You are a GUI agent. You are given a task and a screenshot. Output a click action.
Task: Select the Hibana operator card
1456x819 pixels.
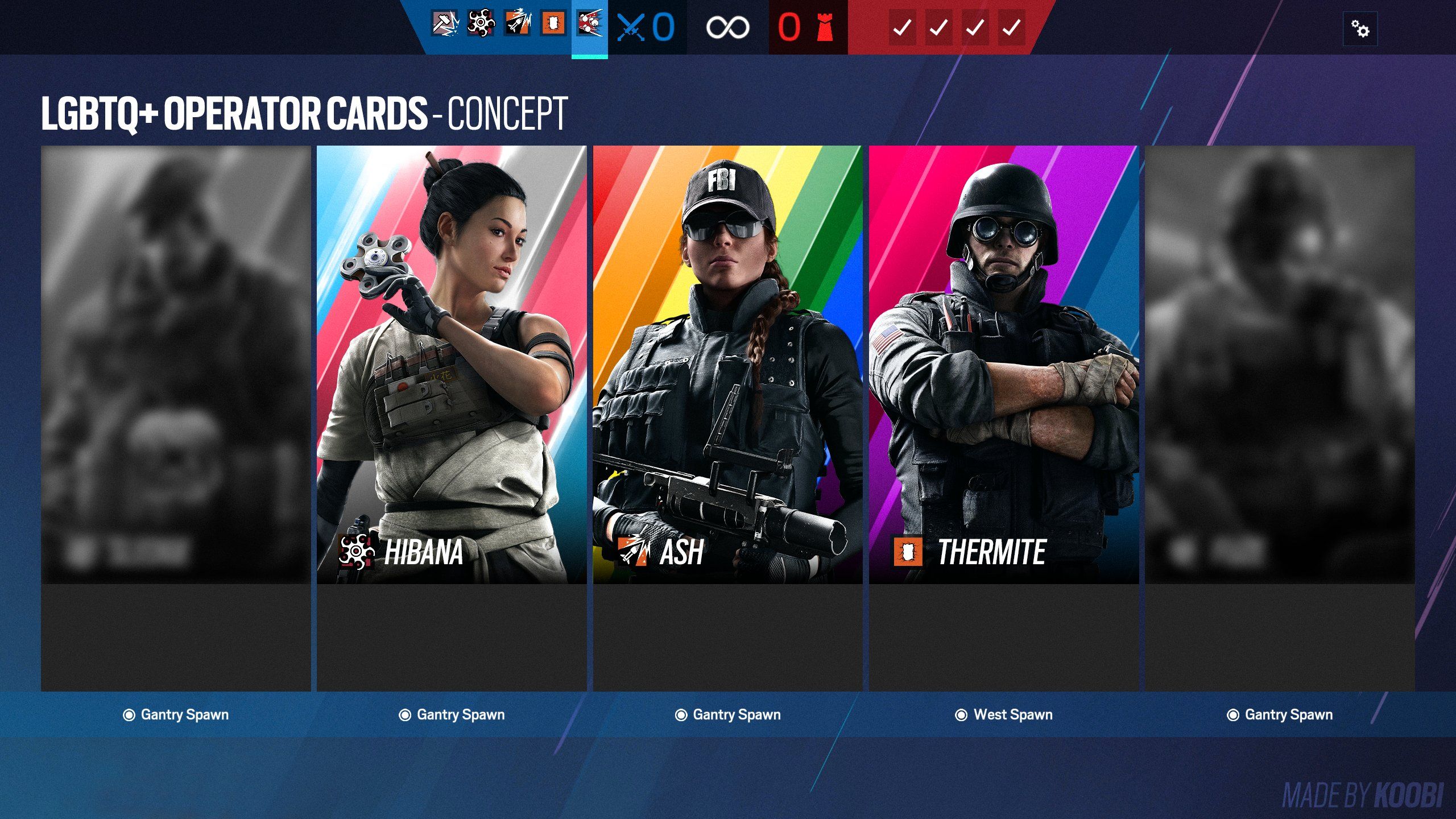452,364
